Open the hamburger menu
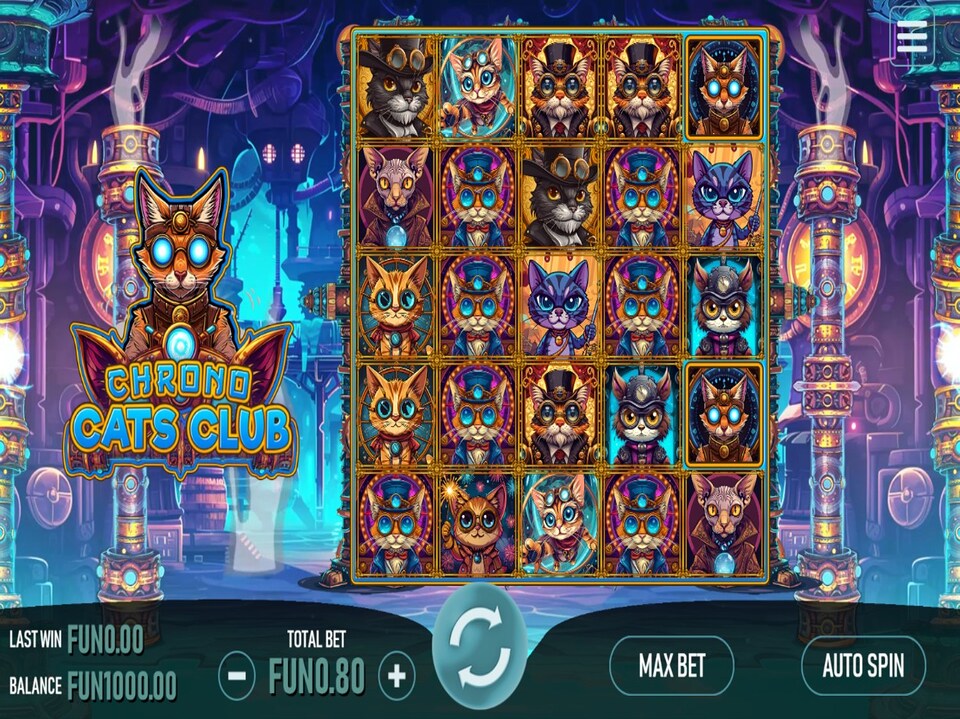Screen dimensions: 960x719 tap(912, 36)
